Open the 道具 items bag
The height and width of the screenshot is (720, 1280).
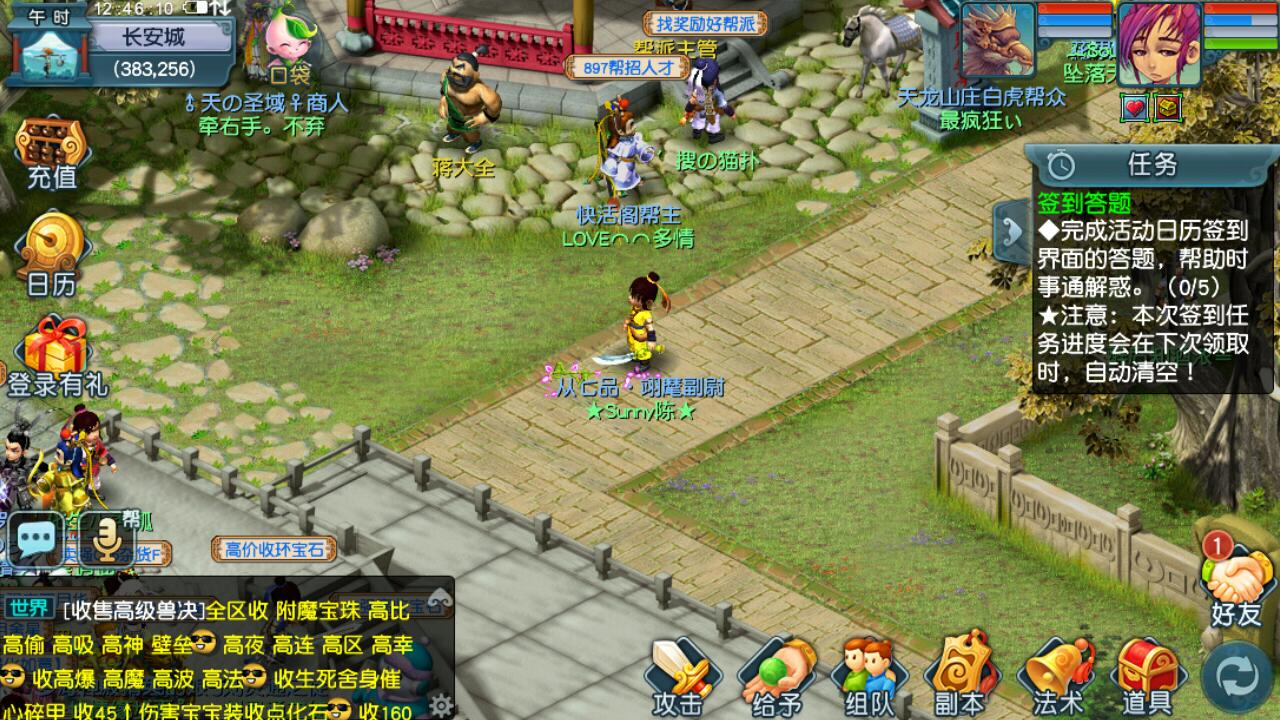[1145, 676]
